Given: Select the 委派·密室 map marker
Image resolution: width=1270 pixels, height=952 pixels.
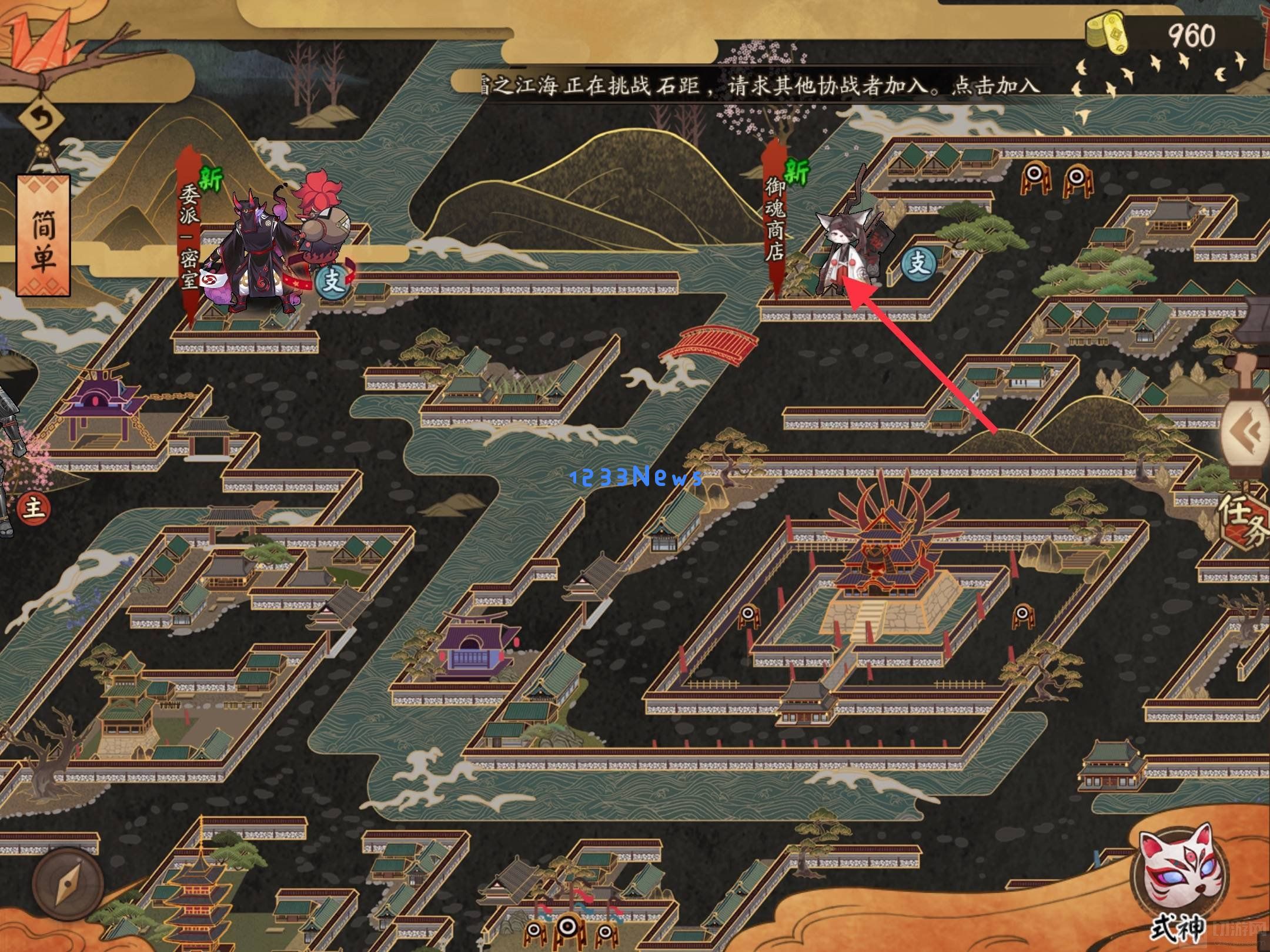Looking at the screenshot, I should tap(190, 235).
